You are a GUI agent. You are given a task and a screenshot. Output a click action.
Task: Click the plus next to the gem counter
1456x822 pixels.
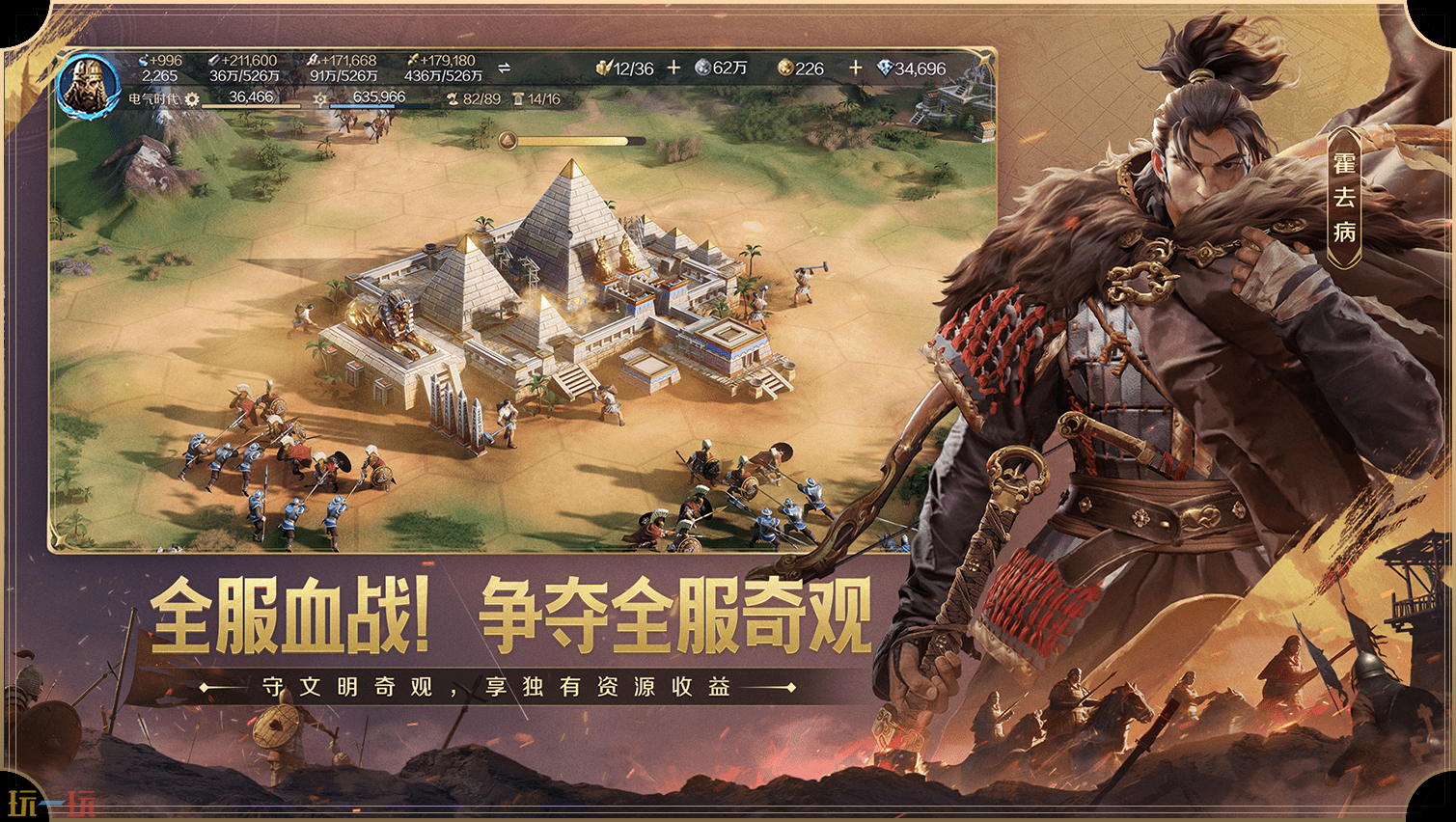(855, 68)
